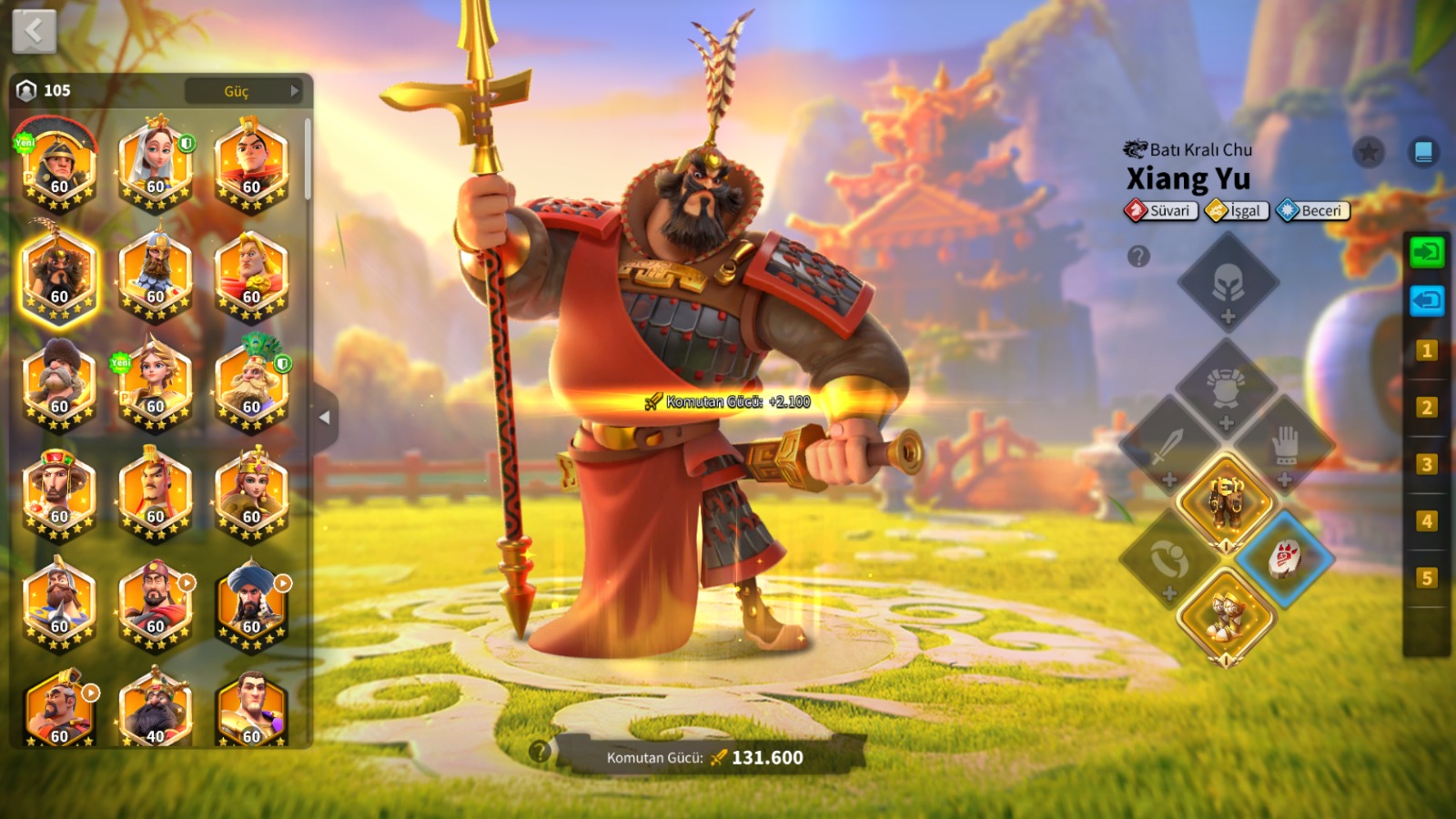This screenshot has width=1456, height=819.
Task: Click the green equip-set arrow button
Action: point(1426,251)
